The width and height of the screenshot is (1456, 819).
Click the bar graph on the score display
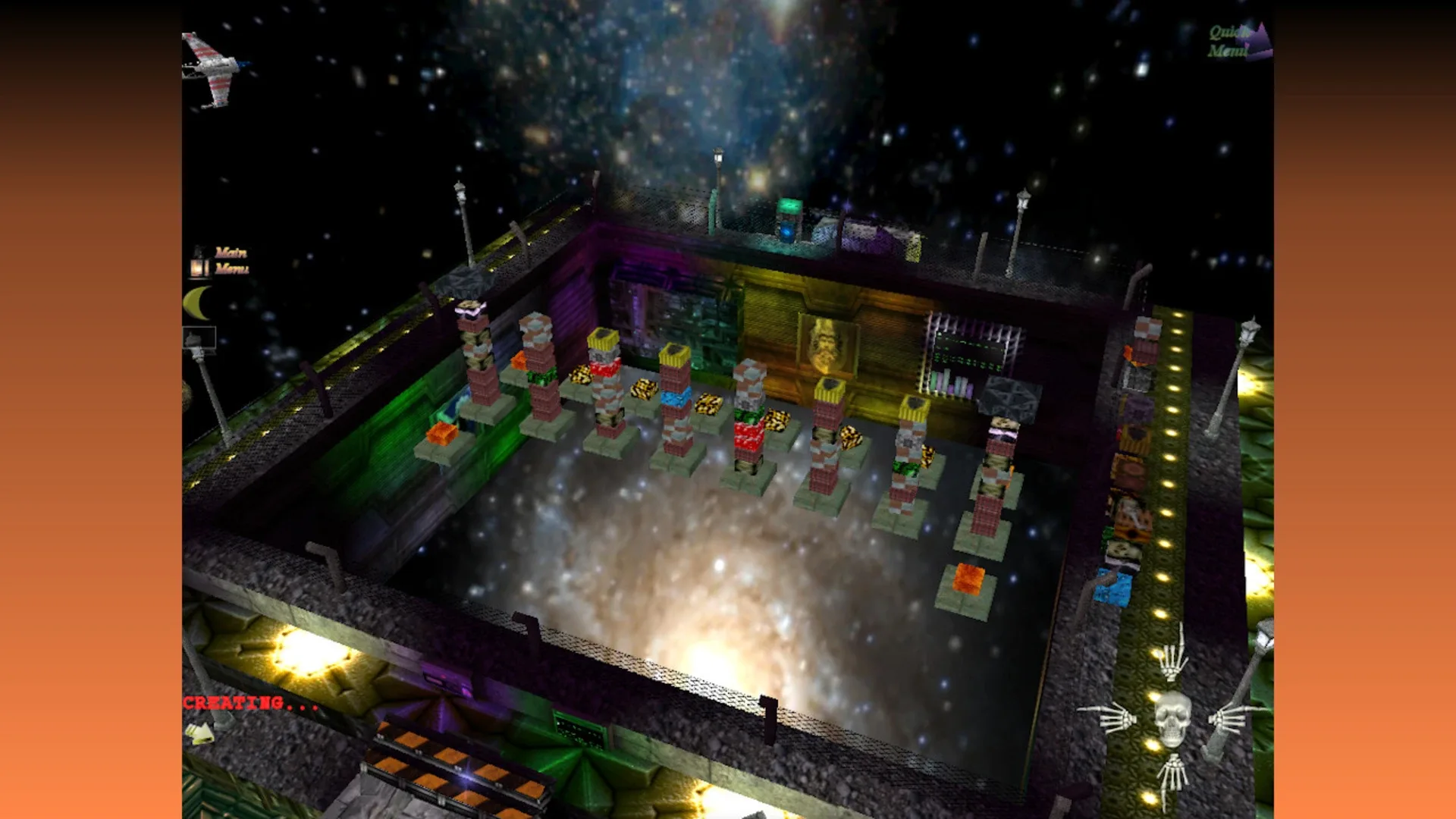click(952, 383)
